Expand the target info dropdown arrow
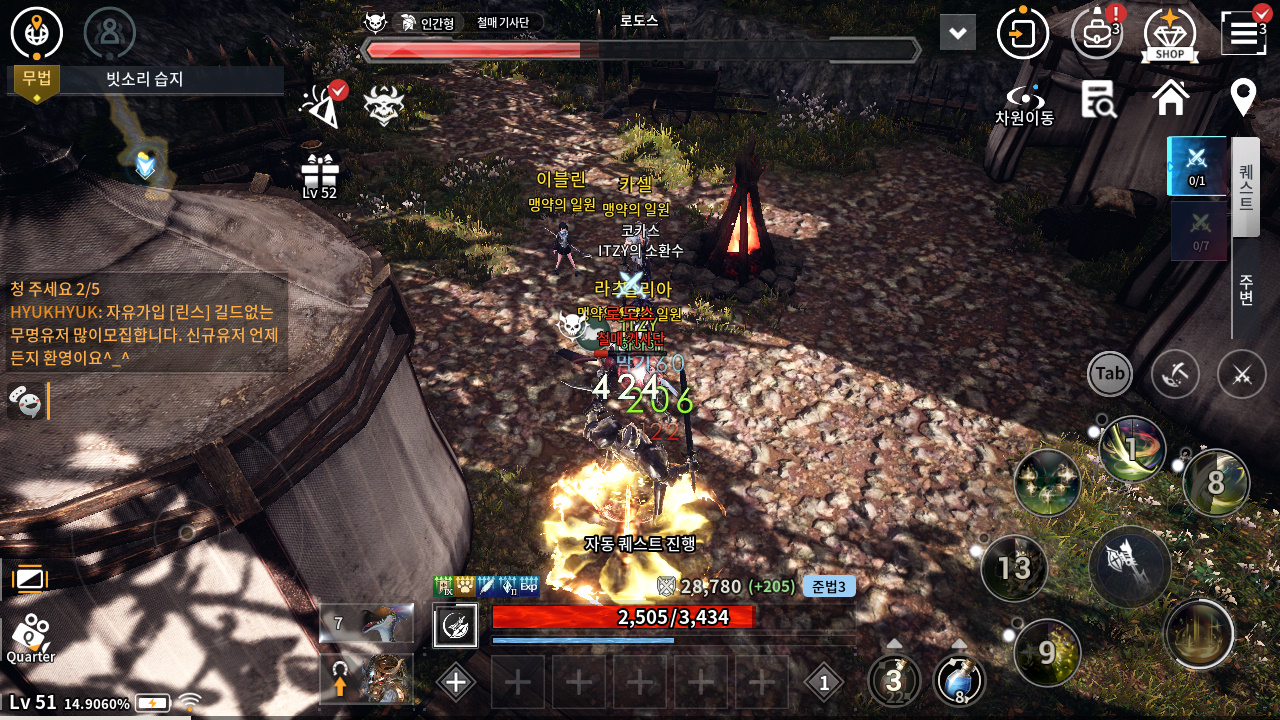This screenshot has width=1280, height=720. [x=957, y=33]
